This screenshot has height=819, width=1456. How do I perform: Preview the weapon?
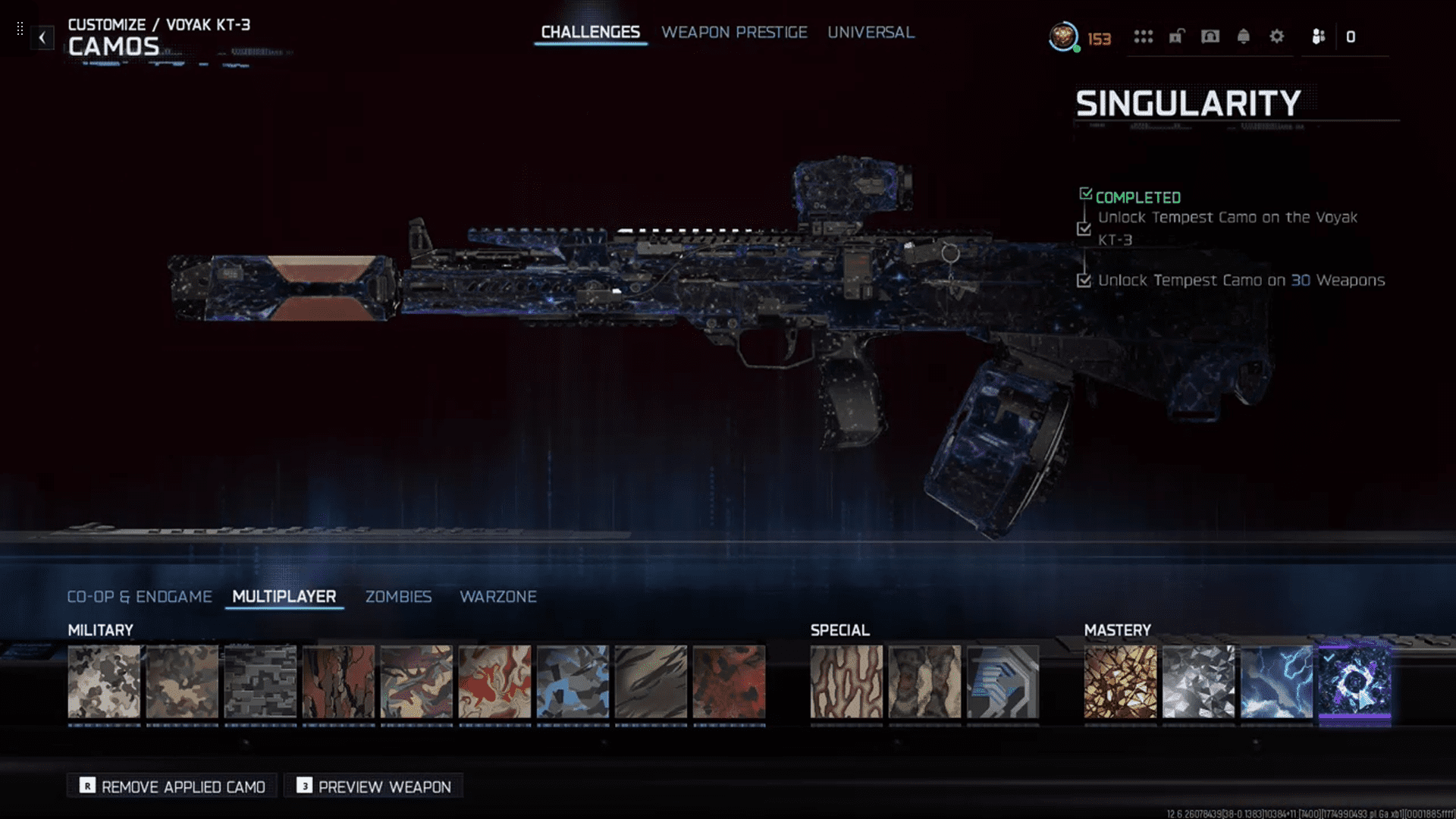[374, 786]
